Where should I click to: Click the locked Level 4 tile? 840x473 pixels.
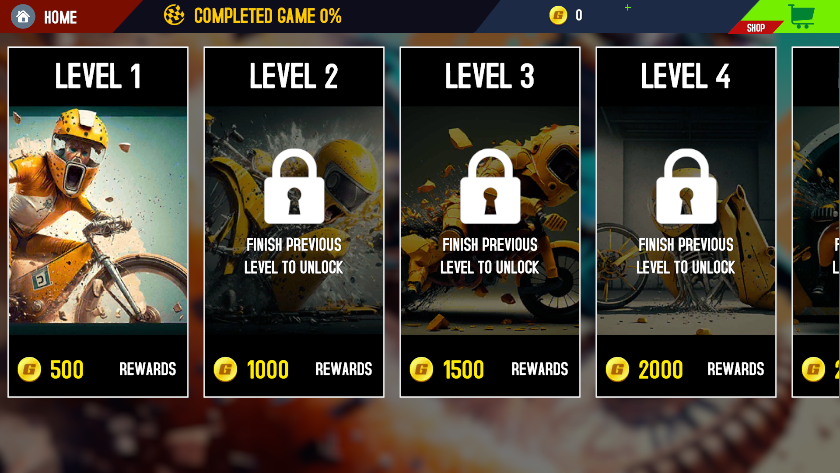(686, 222)
